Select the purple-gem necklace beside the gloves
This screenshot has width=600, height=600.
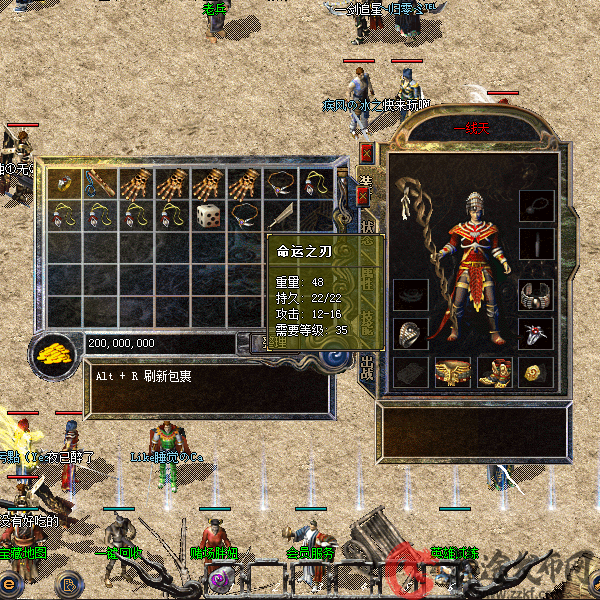point(280,185)
